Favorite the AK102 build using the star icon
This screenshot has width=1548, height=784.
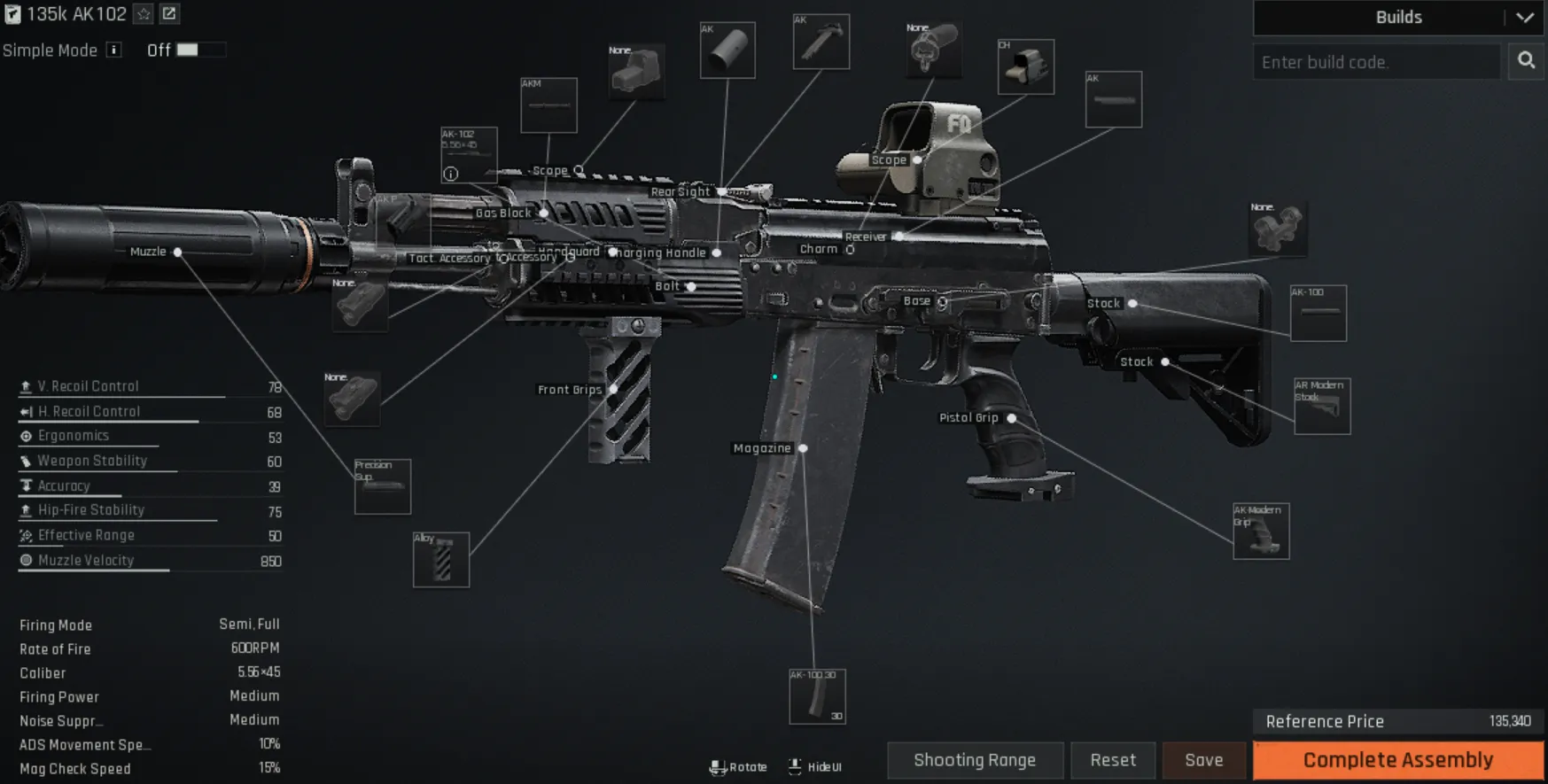142,14
